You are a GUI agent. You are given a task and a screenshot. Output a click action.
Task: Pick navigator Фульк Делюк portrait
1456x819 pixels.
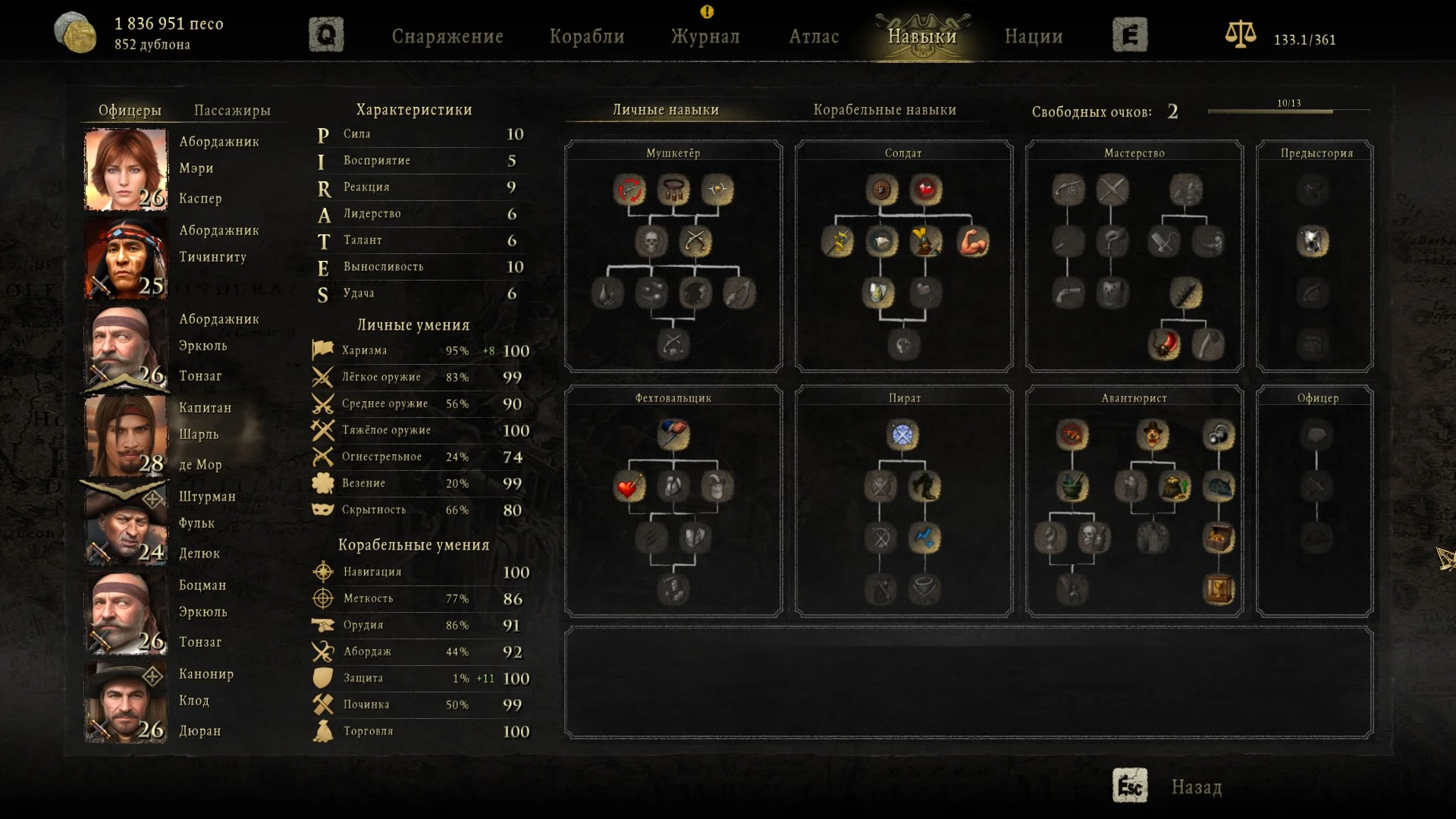point(126,525)
